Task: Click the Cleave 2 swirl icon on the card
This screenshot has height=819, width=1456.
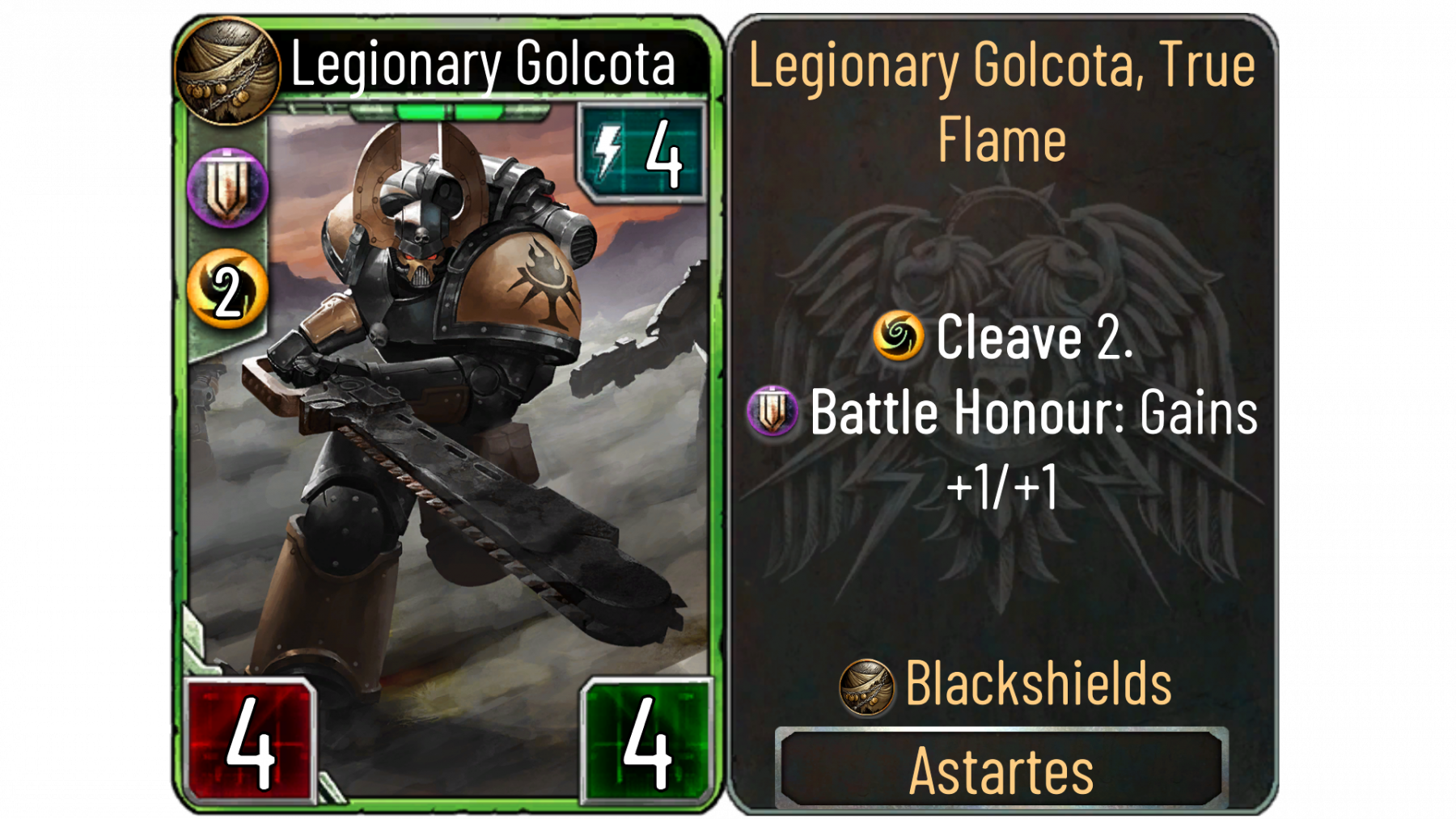Action: (227, 289)
